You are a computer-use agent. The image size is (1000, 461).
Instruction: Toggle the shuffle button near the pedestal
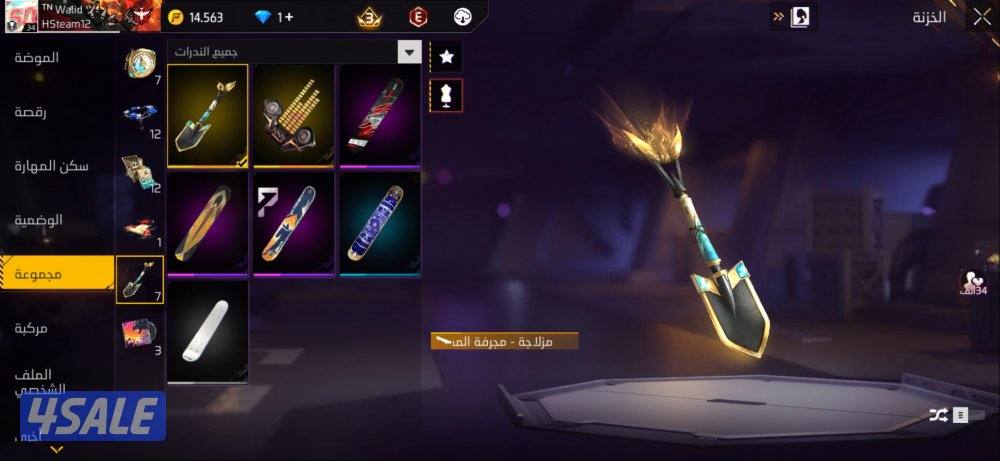pos(937,414)
